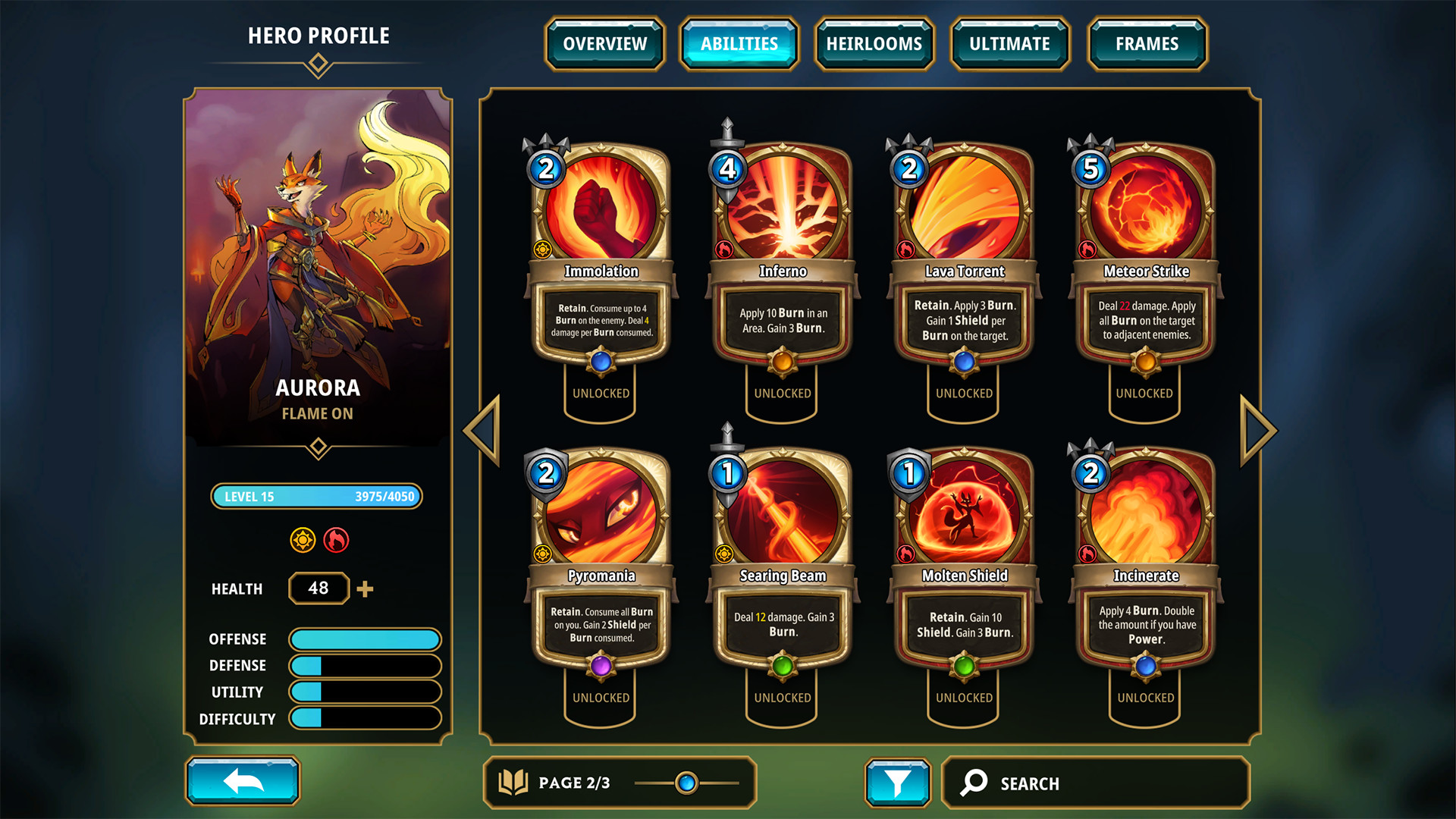
Task: Show the Ultimate tab
Action: (1009, 44)
